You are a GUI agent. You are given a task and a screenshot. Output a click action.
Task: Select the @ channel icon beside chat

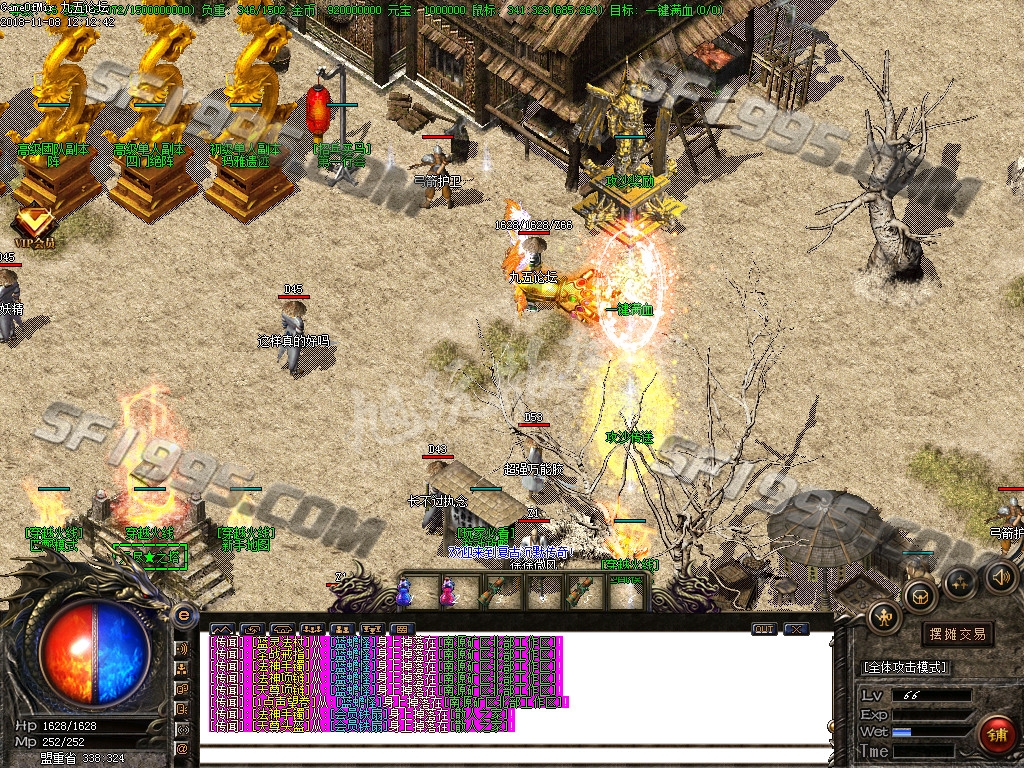tap(183, 749)
